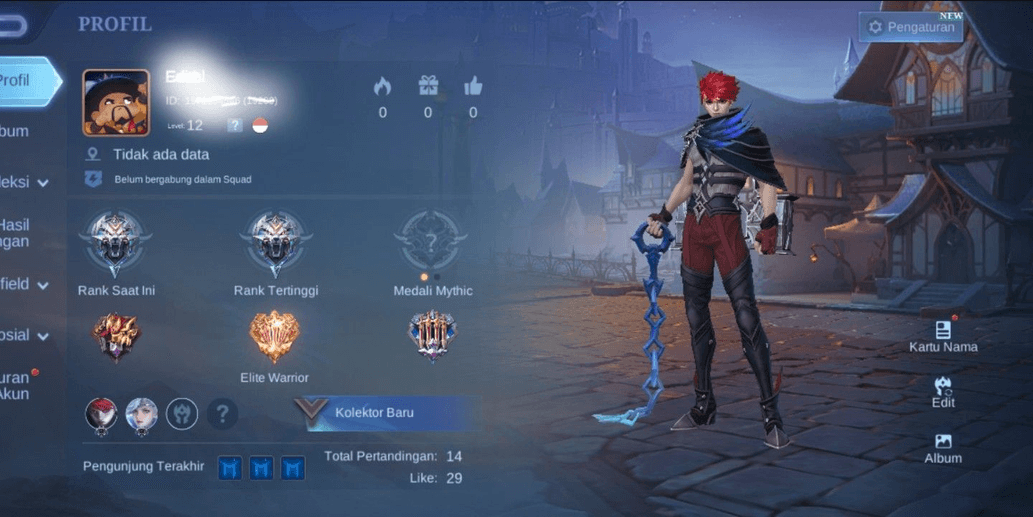Click the flame popularity icon
This screenshot has width=1033, height=517.
(x=382, y=87)
